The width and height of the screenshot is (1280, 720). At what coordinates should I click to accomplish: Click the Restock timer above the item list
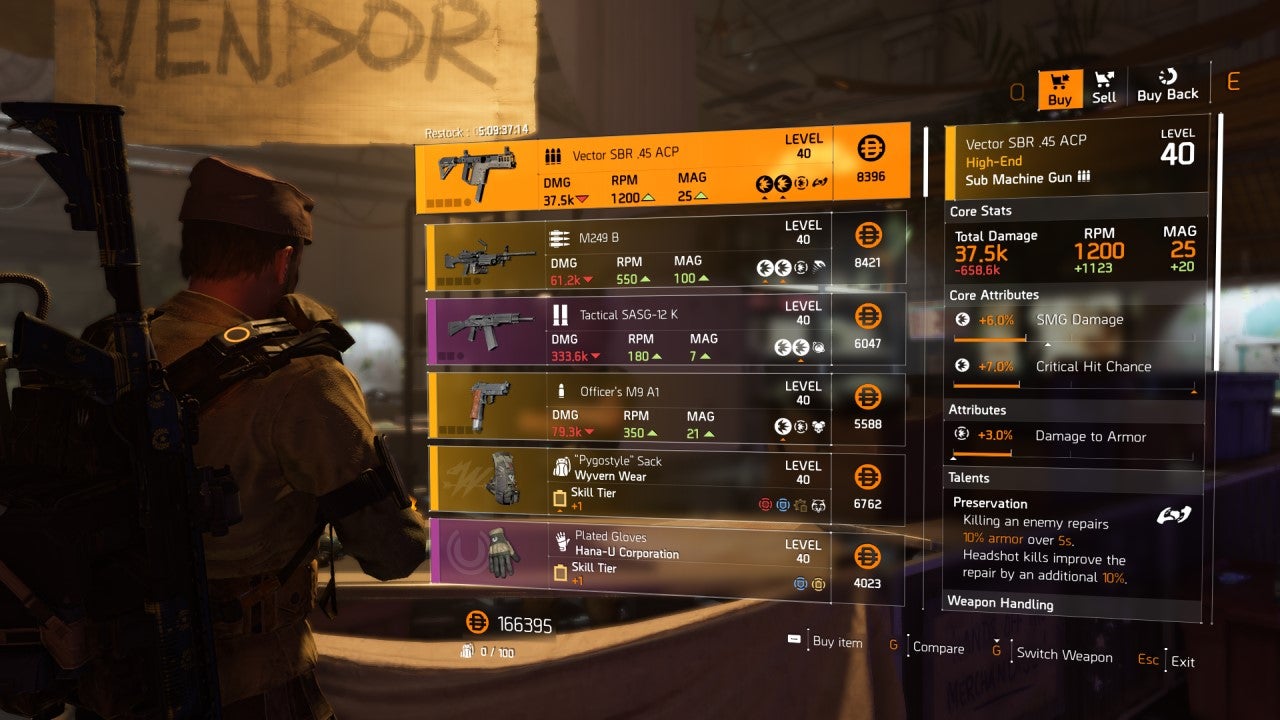tap(478, 128)
